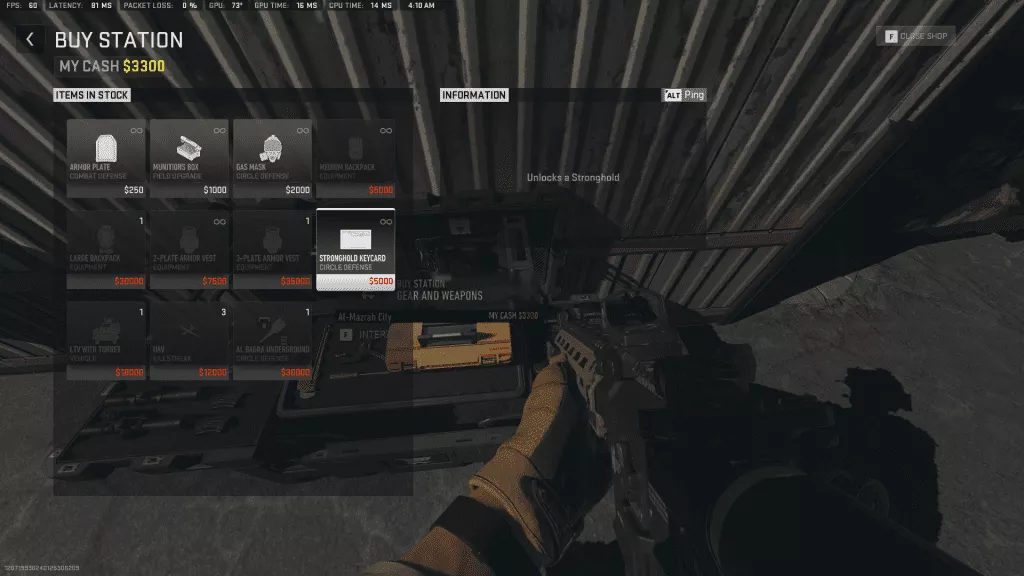Select the Gas Mask item
The width and height of the screenshot is (1024, 576).
tap(272, 159)
